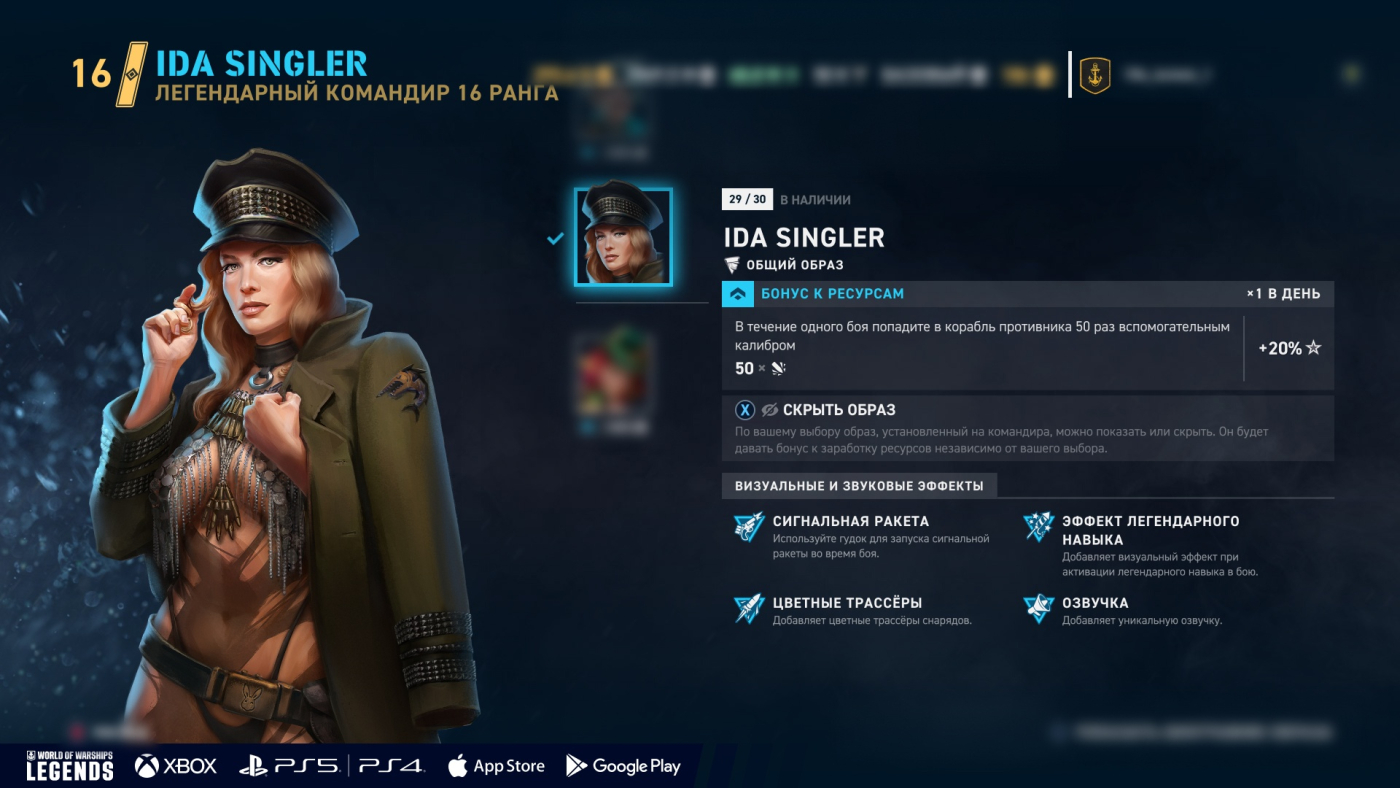Click the App Store badge
1400x788 pixels.
tap(497, 766)
